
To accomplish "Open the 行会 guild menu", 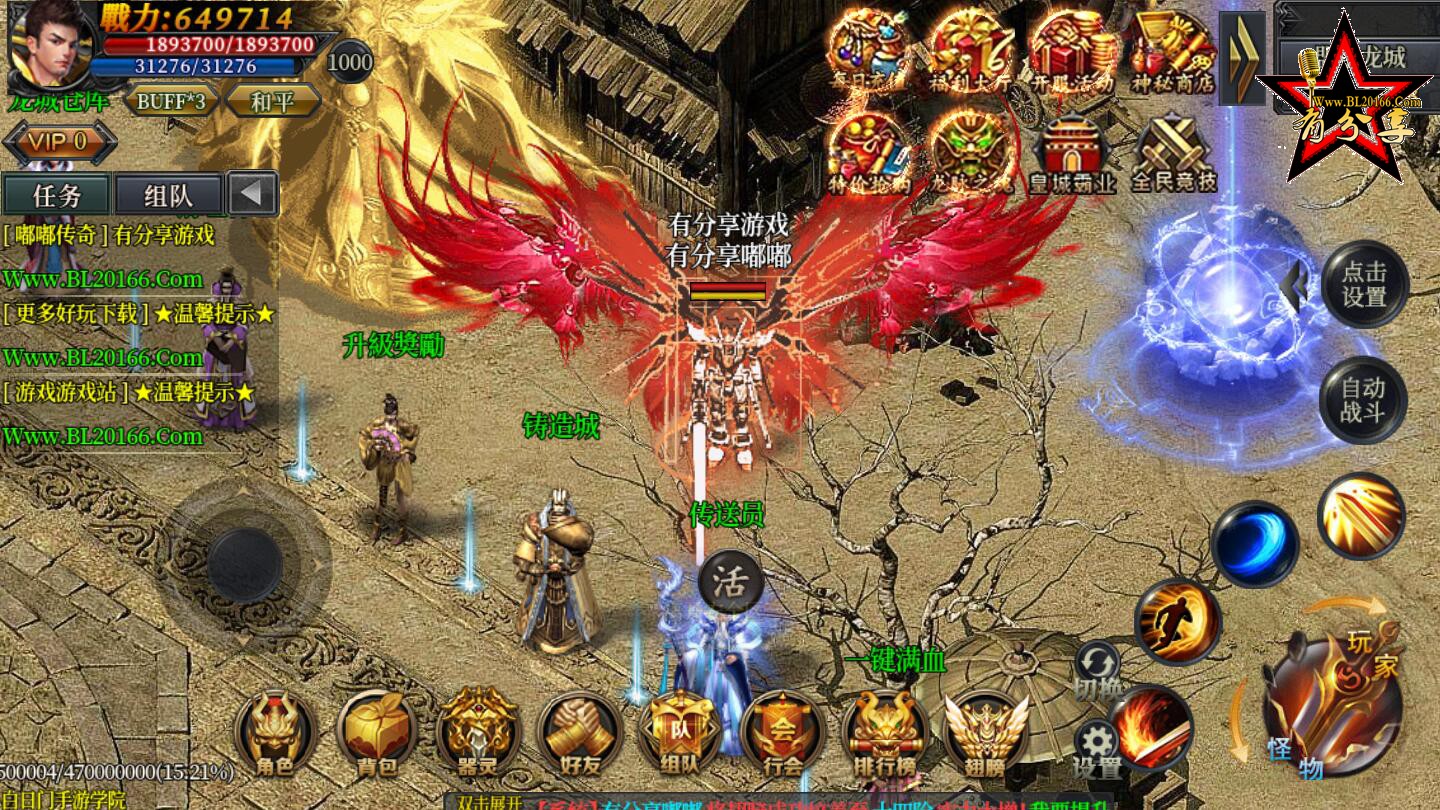I will click(783, 735).
